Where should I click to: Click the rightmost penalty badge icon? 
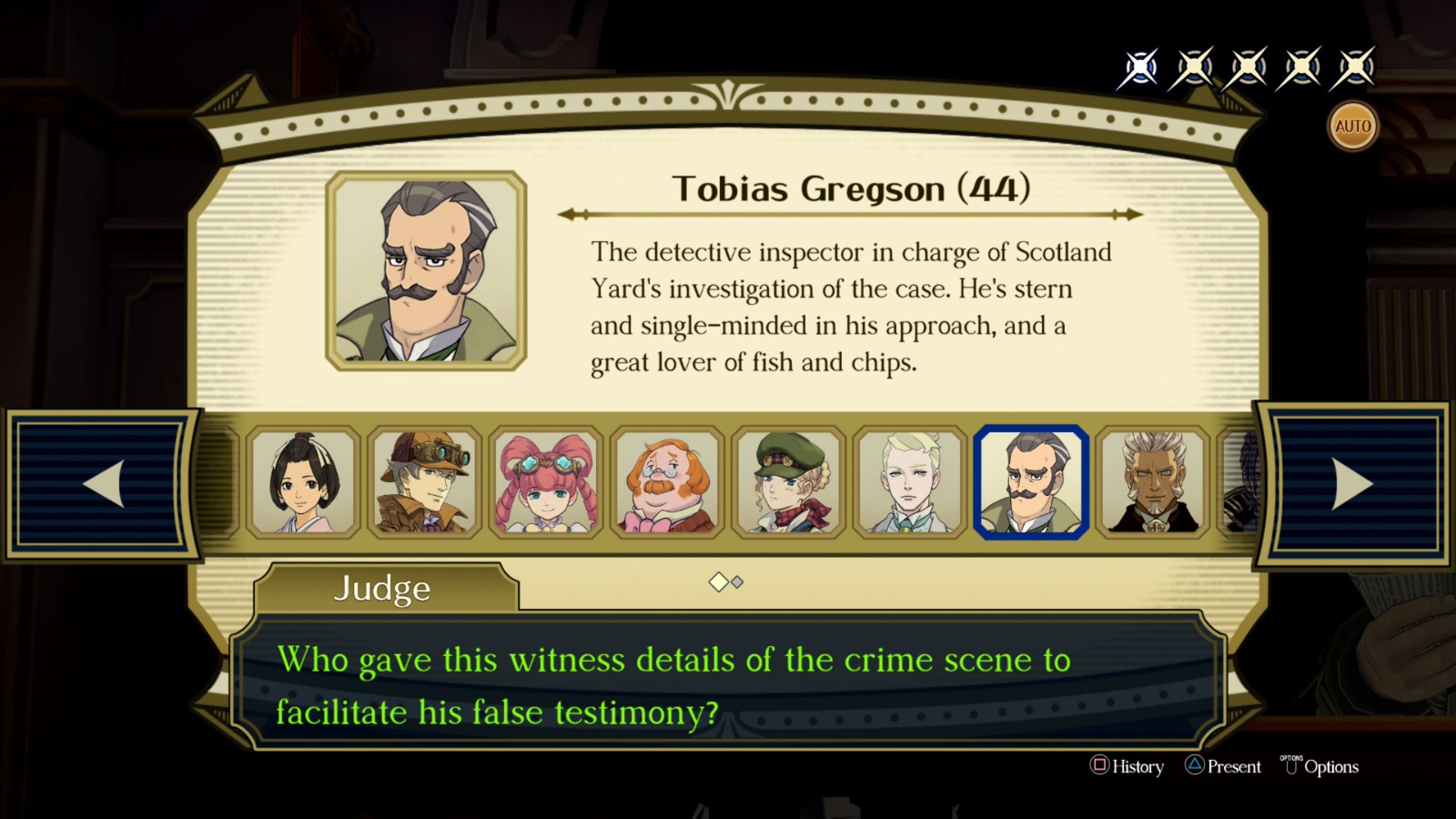coord(1355,66)
